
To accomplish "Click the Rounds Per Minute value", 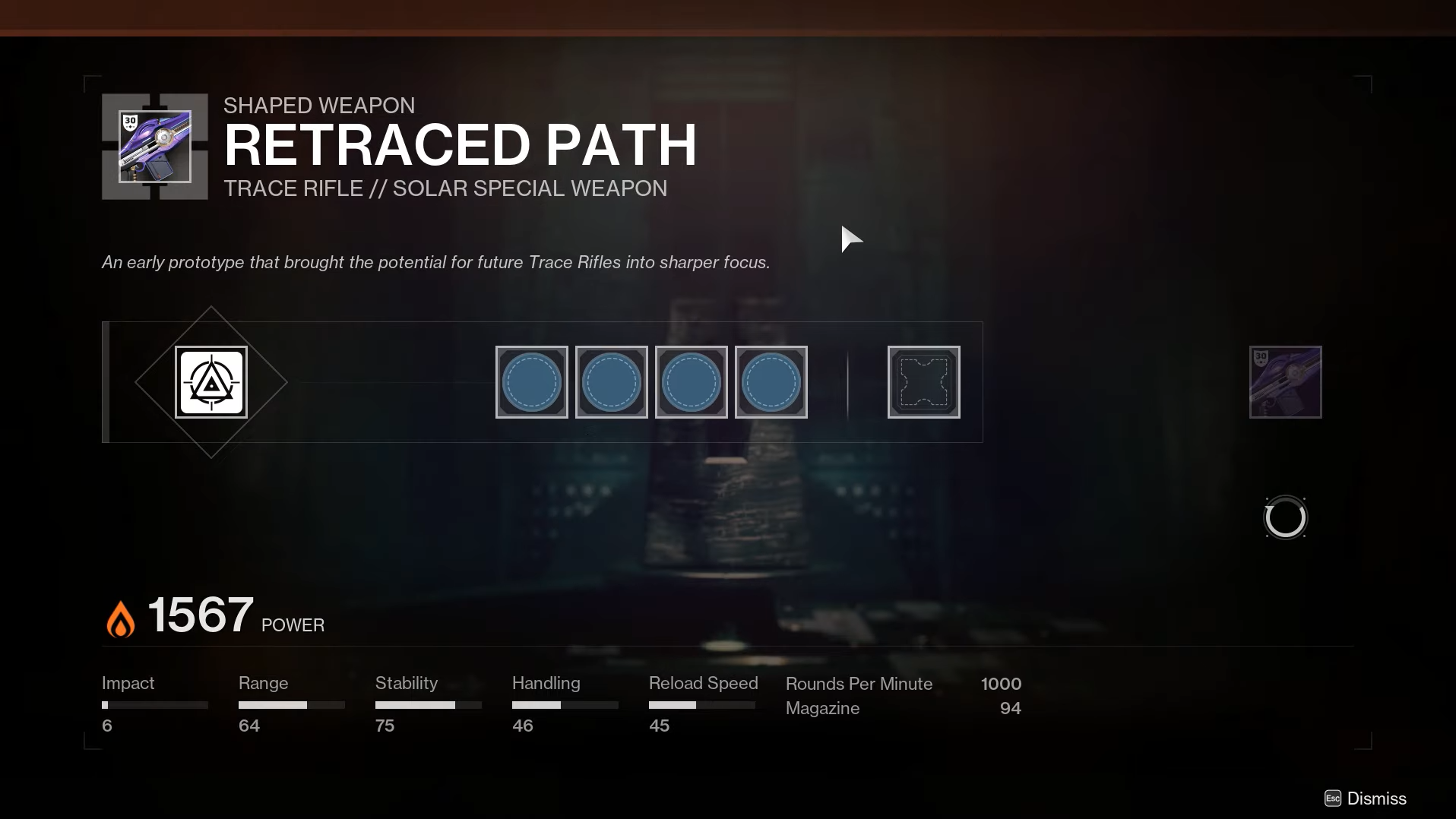I will click(x=1001, y=684).
